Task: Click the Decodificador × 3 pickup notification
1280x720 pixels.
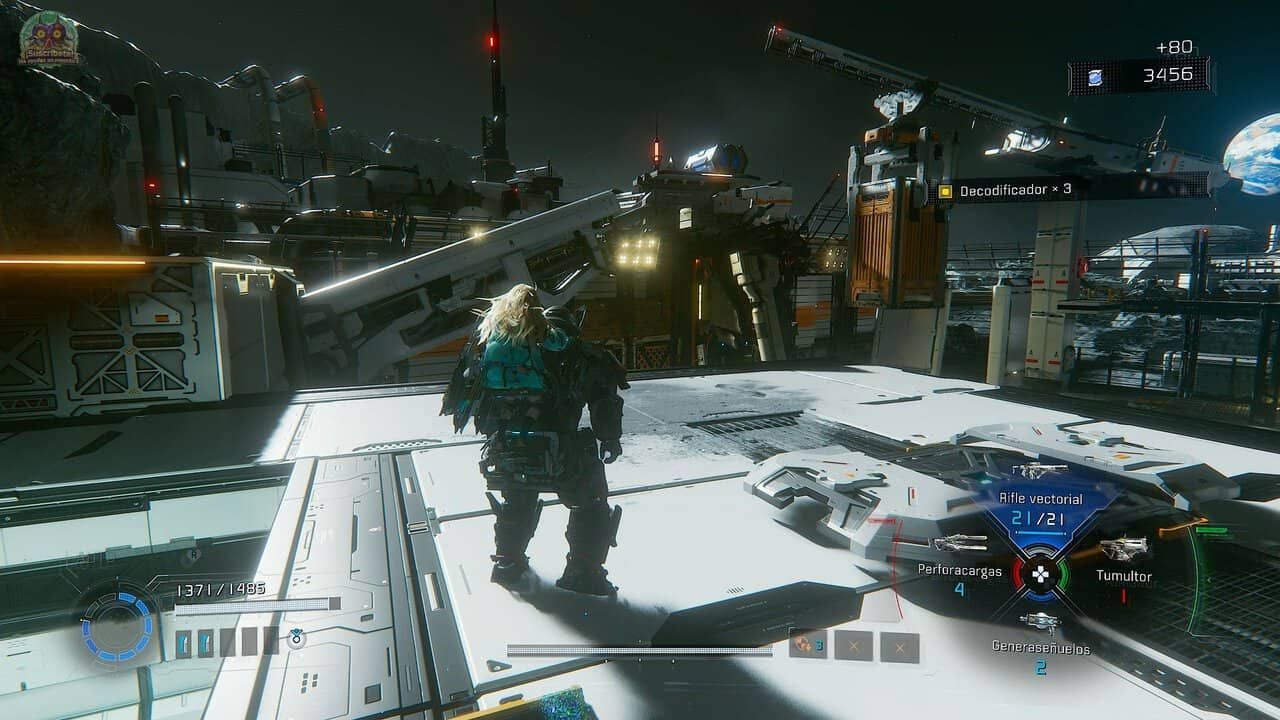Action: coord(1015,190)
